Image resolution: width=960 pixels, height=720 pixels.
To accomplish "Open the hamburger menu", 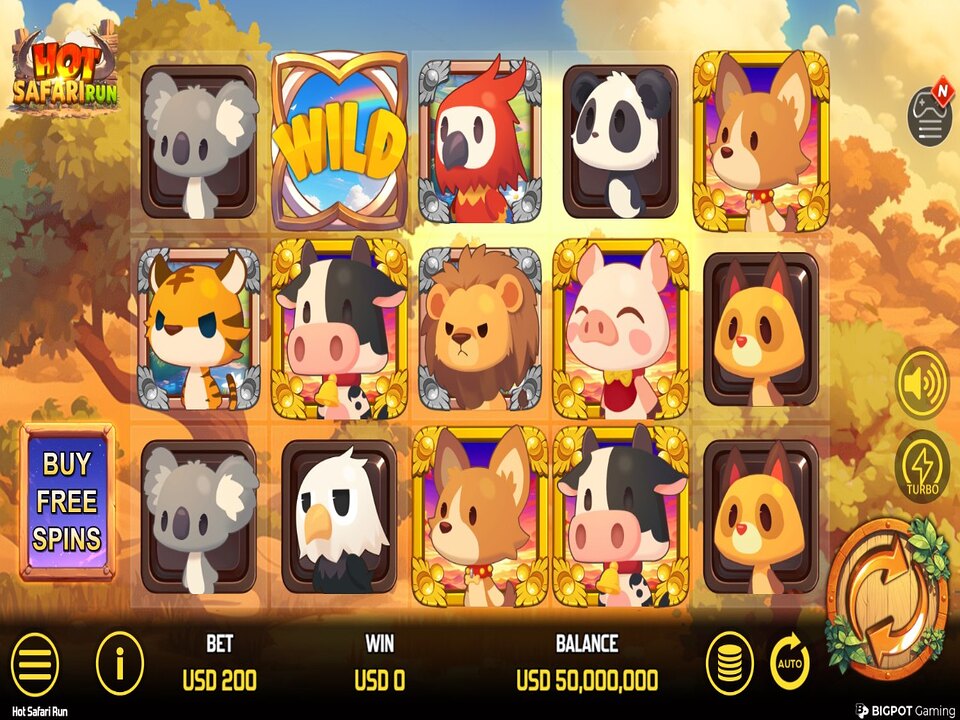I will [x=33, y=662].
